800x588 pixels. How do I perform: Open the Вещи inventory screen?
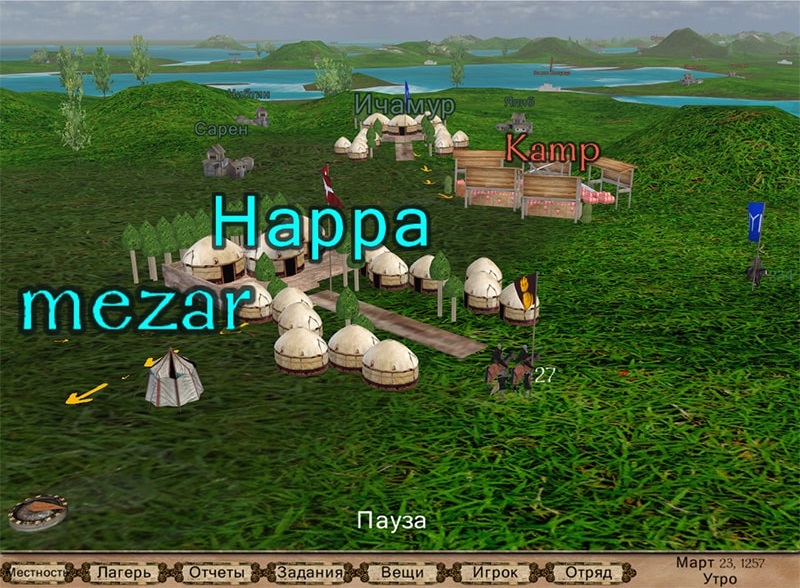402,574
